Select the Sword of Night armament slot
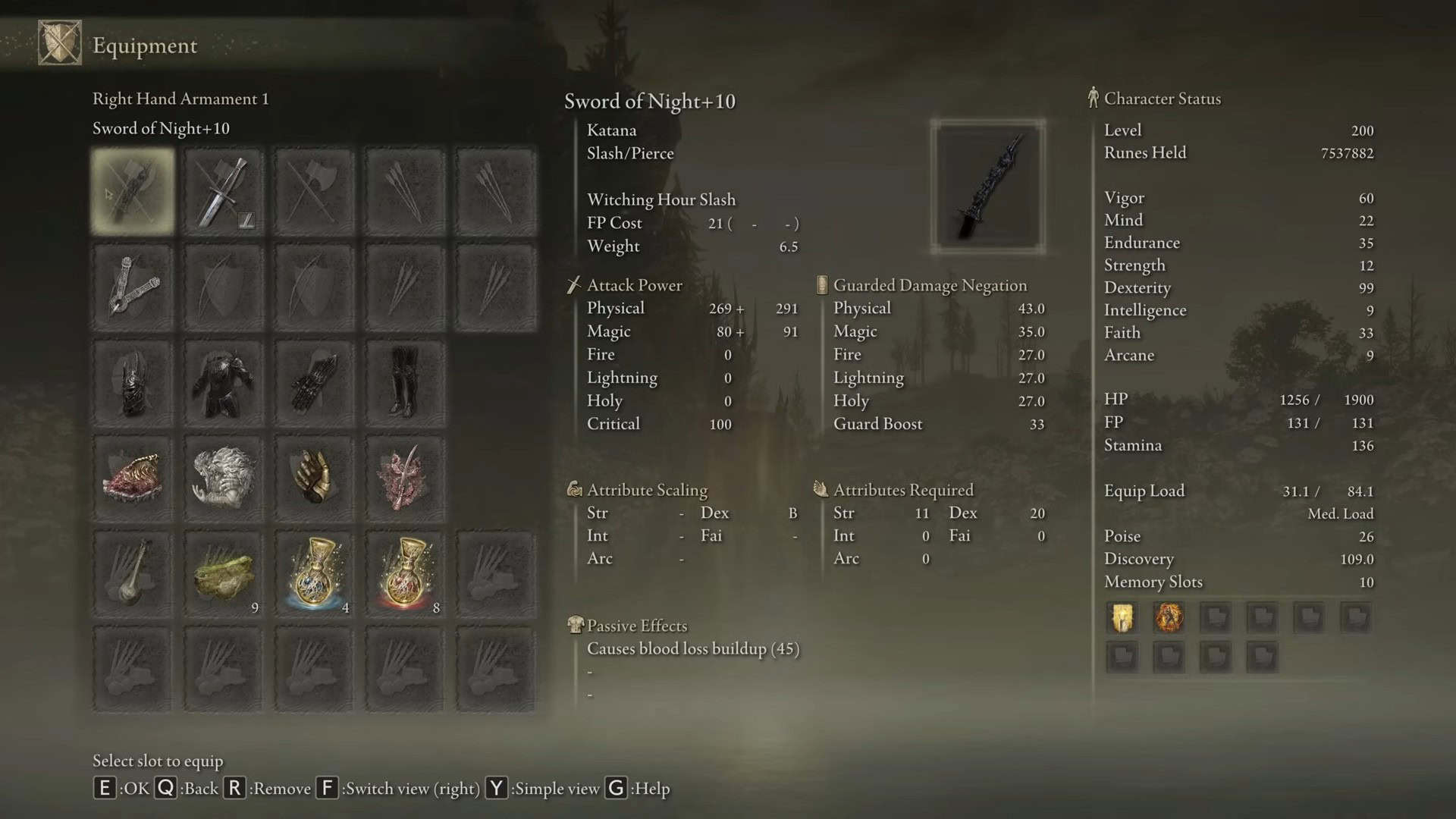The image size is (1456, 819). (x=133, y=191)
